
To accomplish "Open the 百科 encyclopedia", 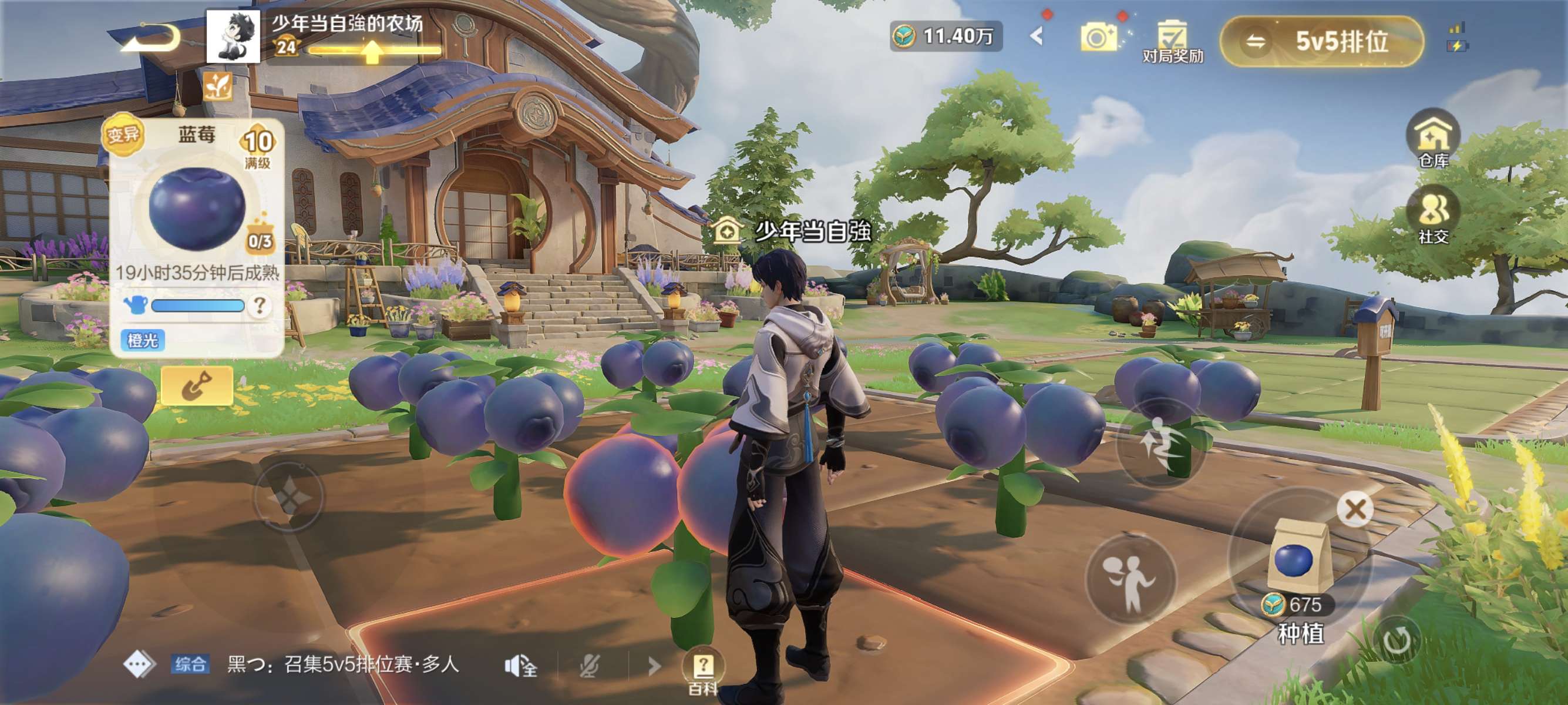I will [x=702, y=670].
